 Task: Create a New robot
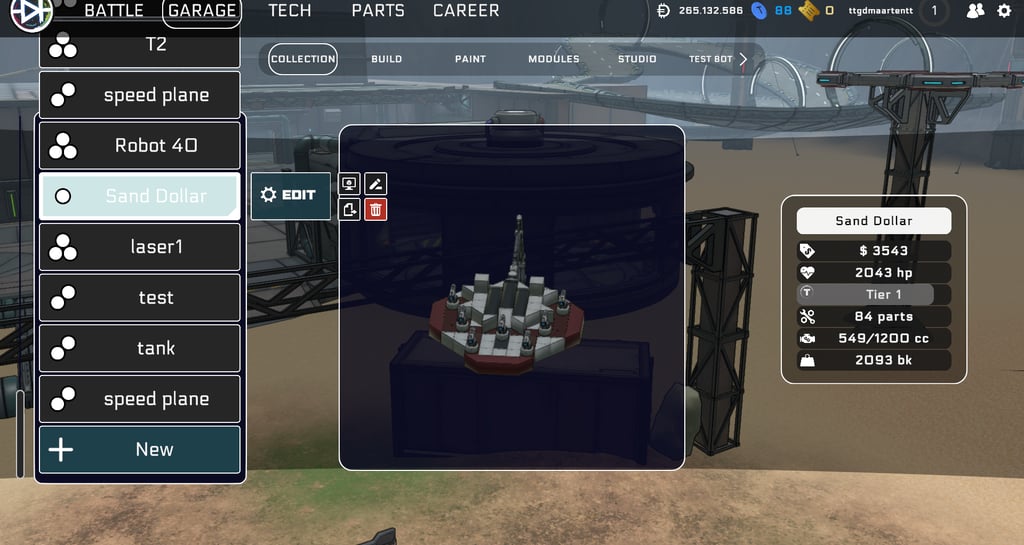[140, 449]
